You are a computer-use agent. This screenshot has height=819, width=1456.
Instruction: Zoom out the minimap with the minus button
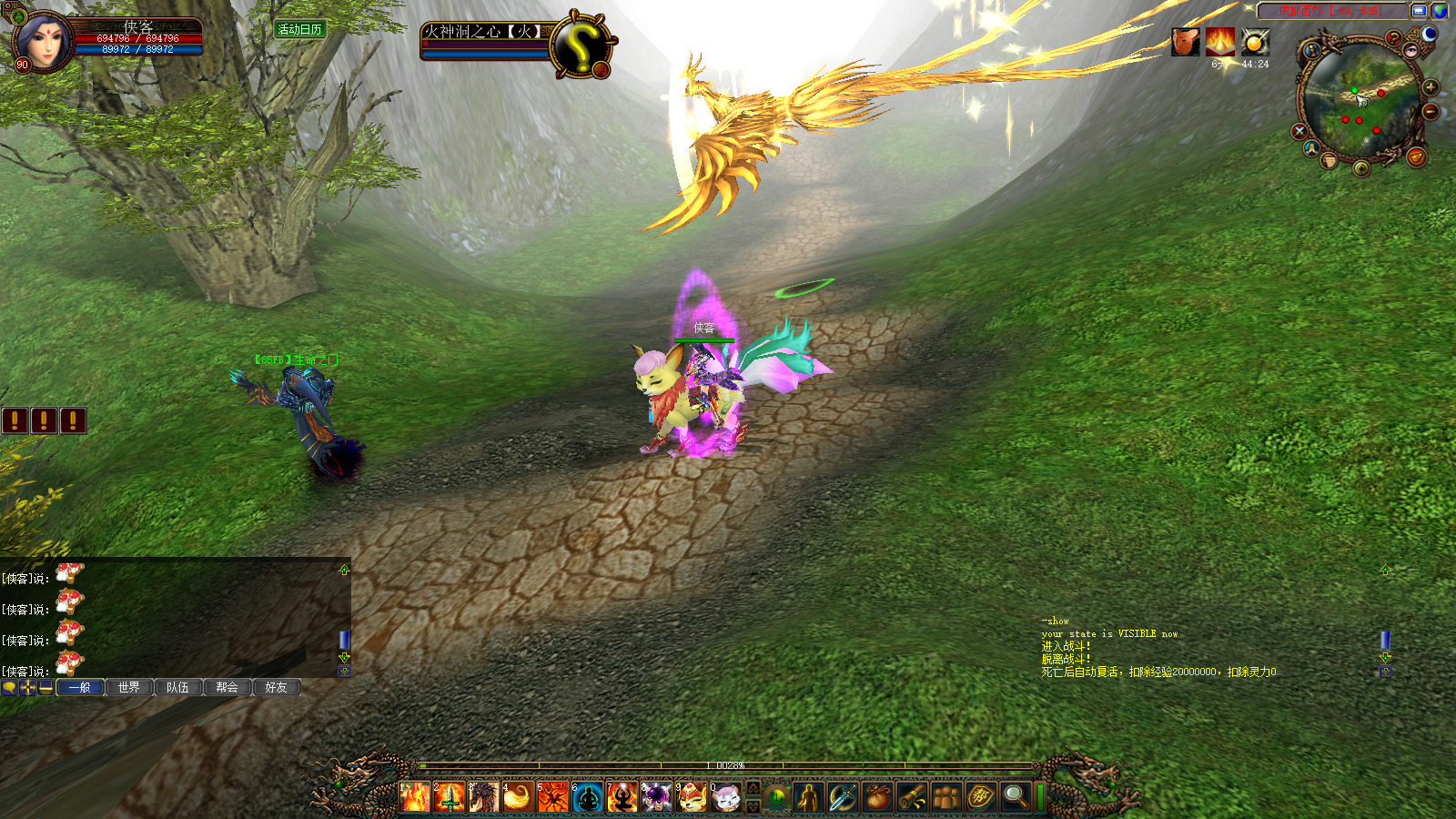(x=1431, y=112)
